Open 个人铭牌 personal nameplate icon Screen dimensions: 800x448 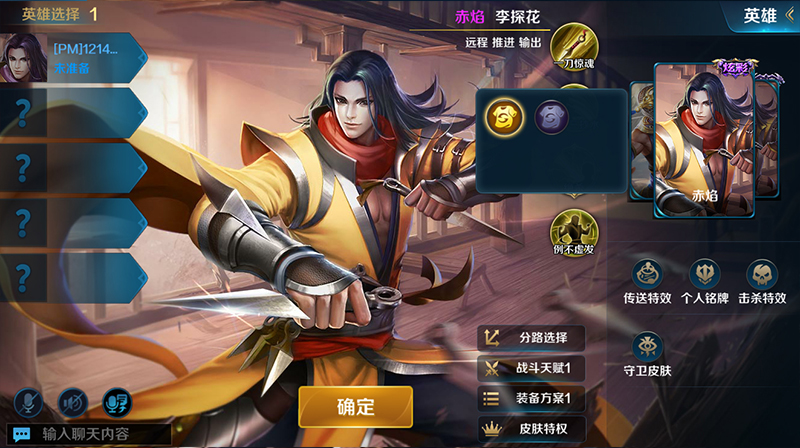tap(706, 274)
